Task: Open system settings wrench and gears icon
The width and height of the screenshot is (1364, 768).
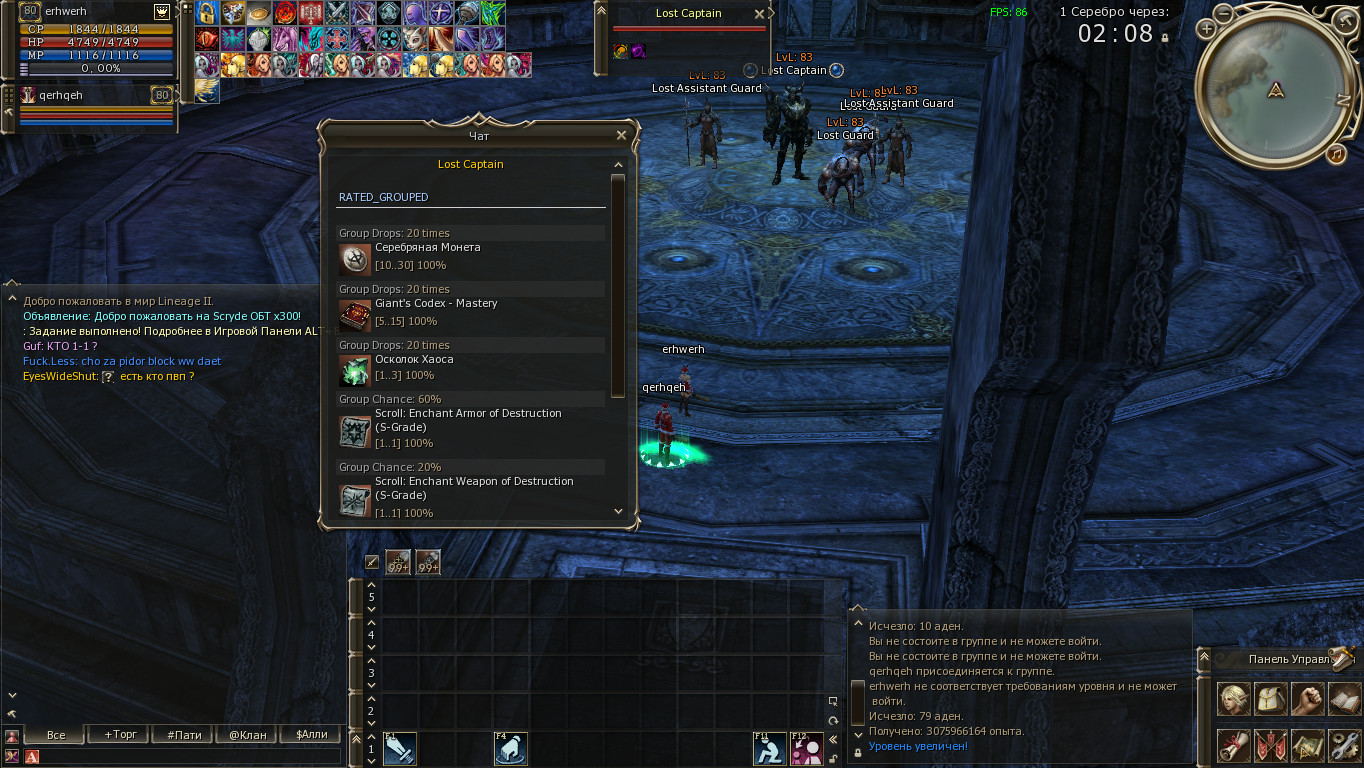Action: click(x=1344, y=745)
